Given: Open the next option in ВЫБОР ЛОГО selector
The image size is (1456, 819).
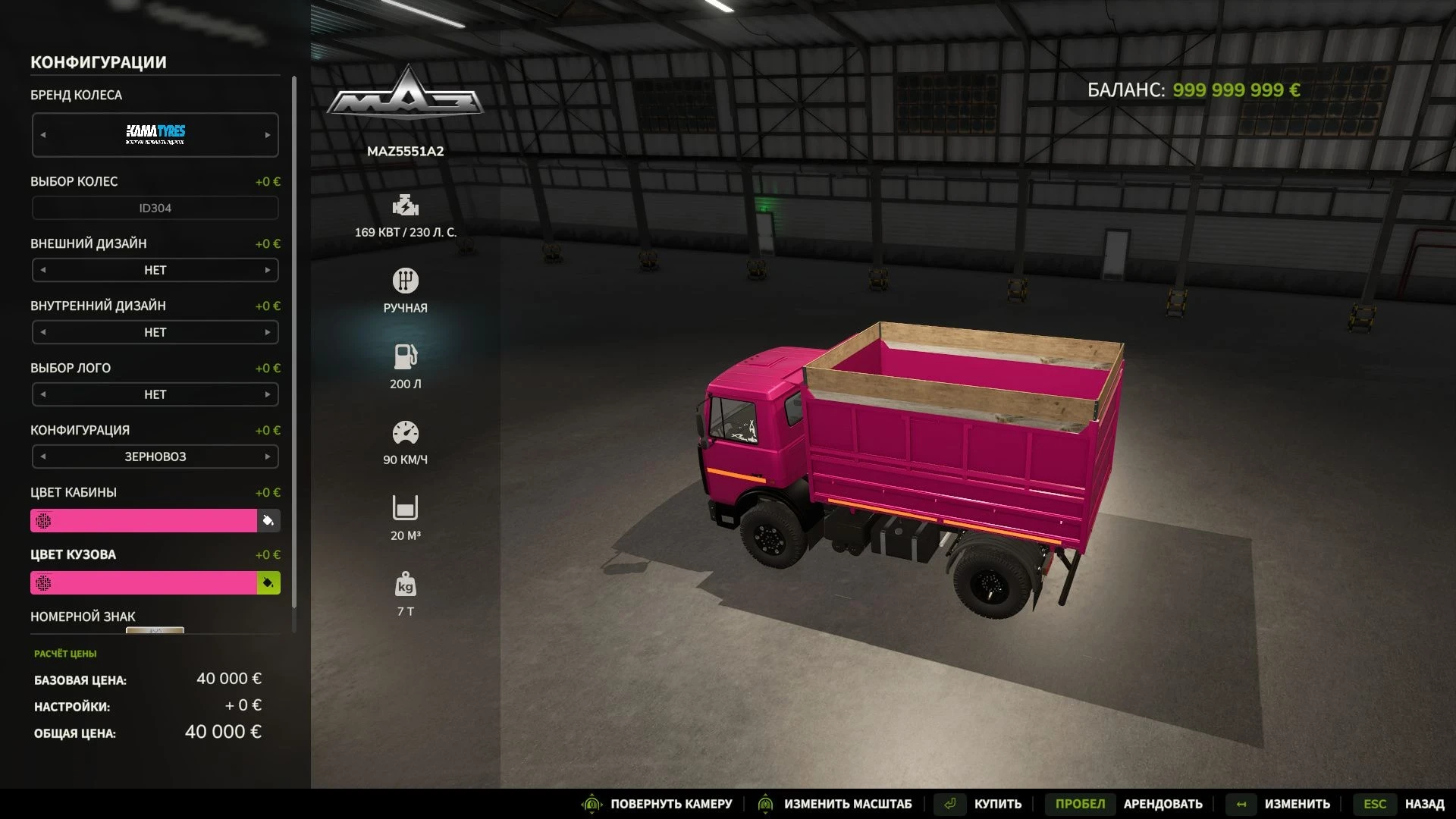Looking at the screenshot, I should pyautogui.click(x=267, y=394).
